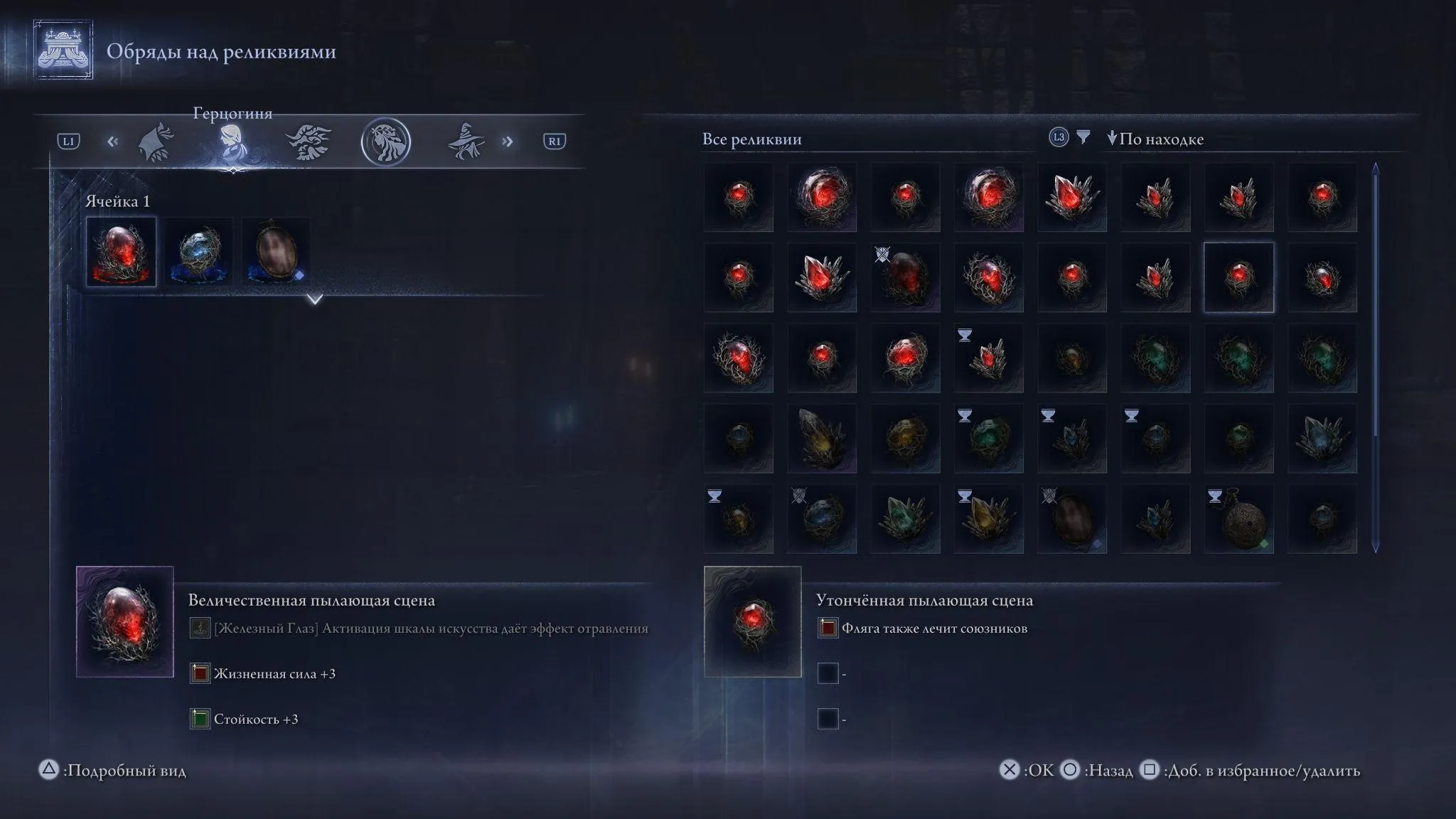Select the Герцогиня character tab
The image size is (1456, 819).
(x=232, y=142)
